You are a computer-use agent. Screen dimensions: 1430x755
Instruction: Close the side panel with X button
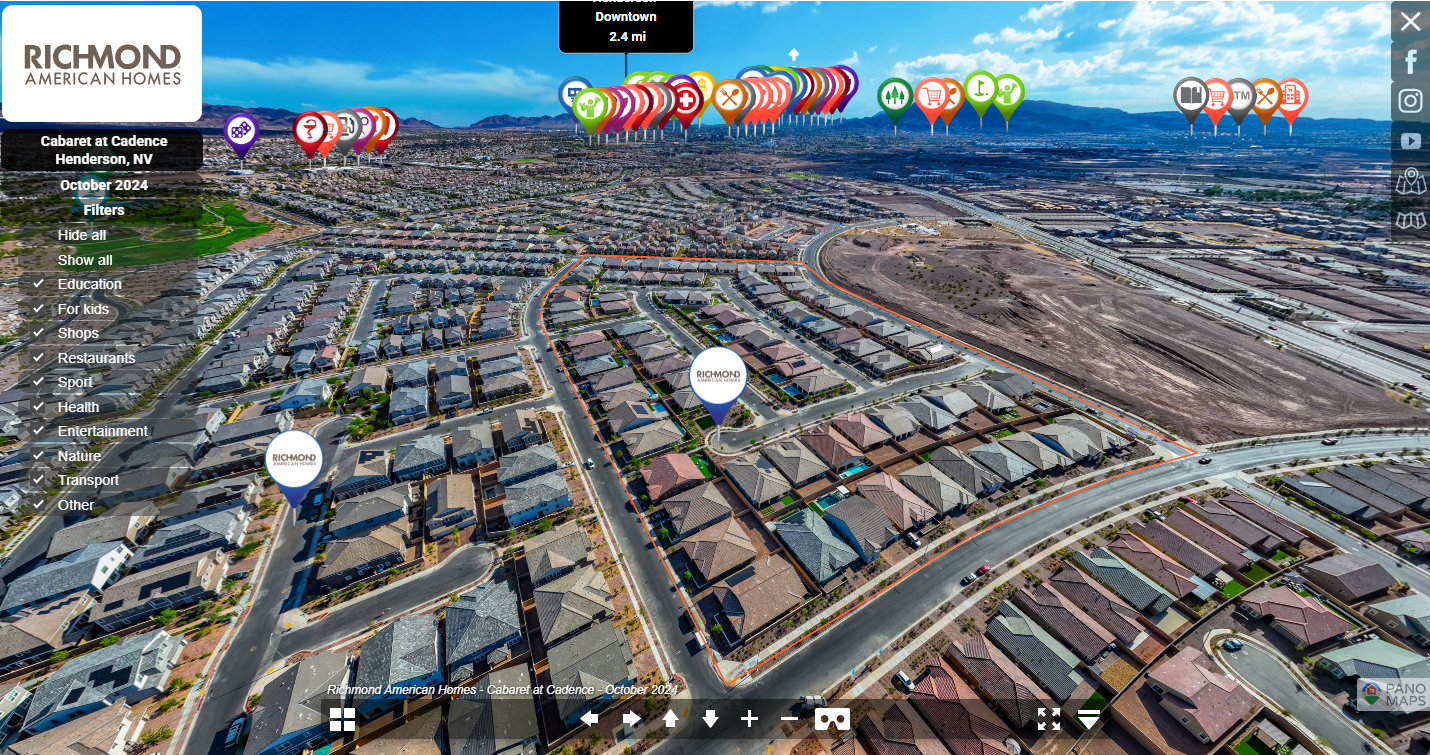1410,22
